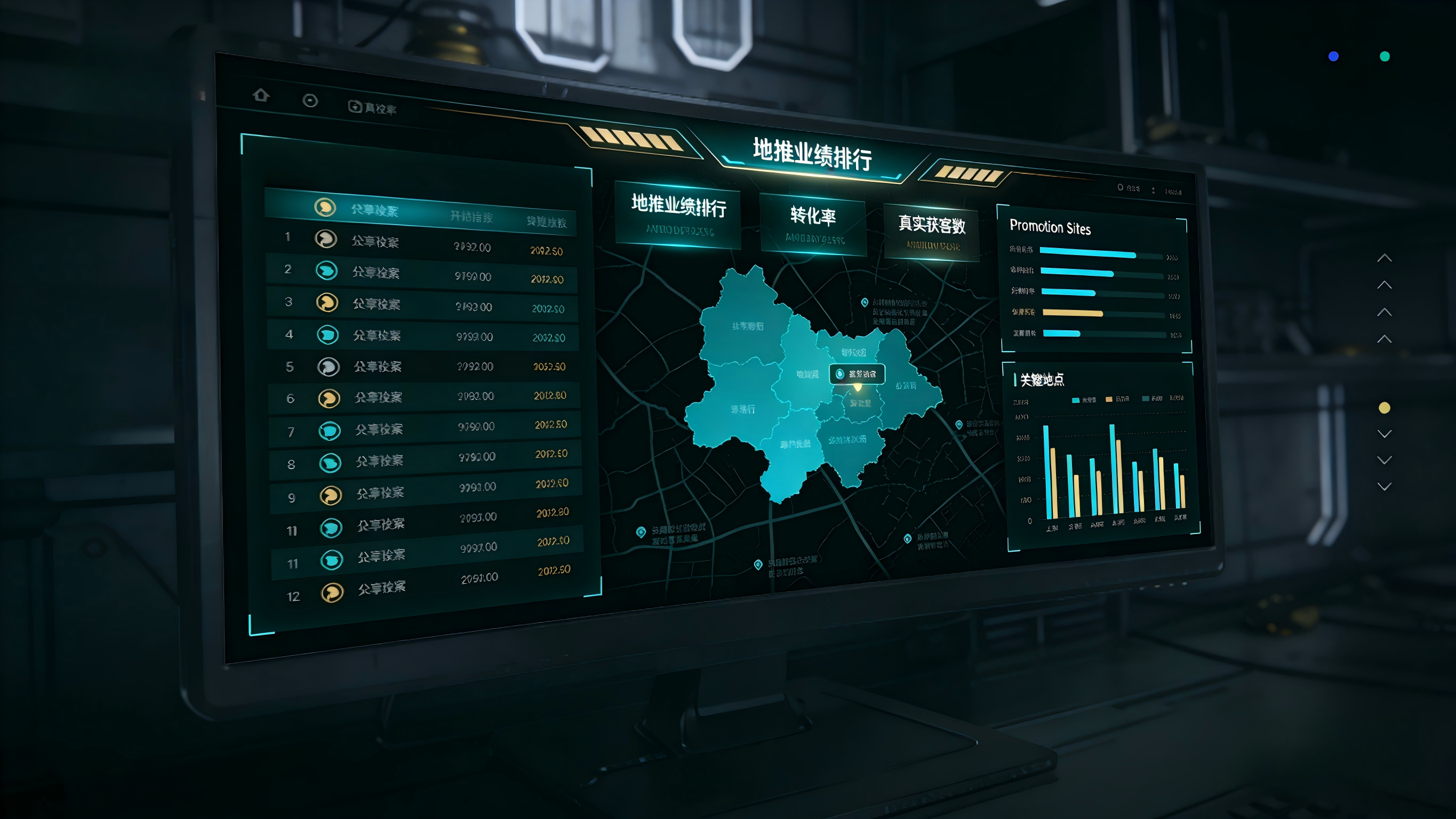Open the 关键地点 chart panel
The width and height of the screenshot is (1456, 819).
click(1042, 379)
